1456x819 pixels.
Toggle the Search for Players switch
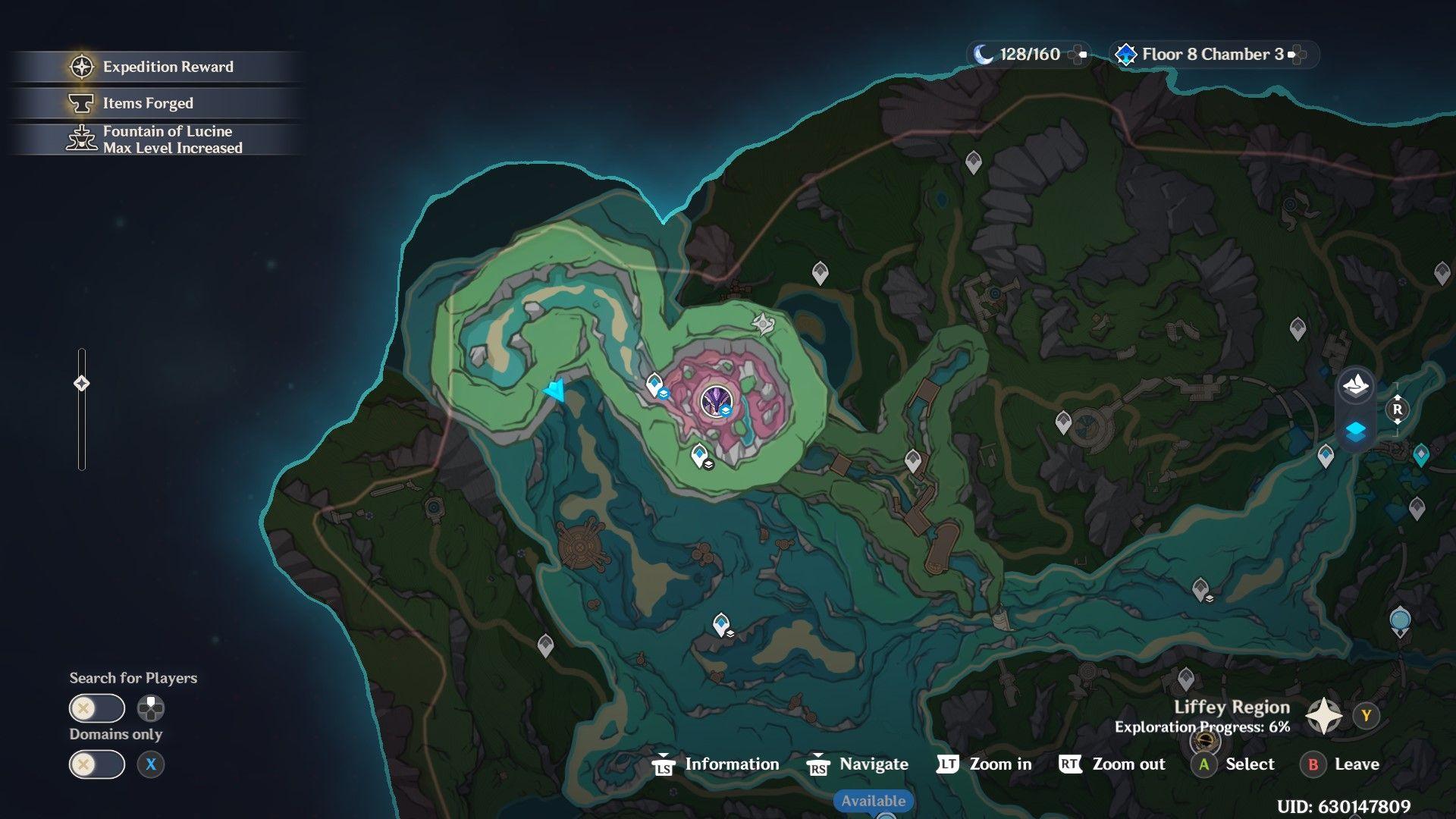point(97,709)
